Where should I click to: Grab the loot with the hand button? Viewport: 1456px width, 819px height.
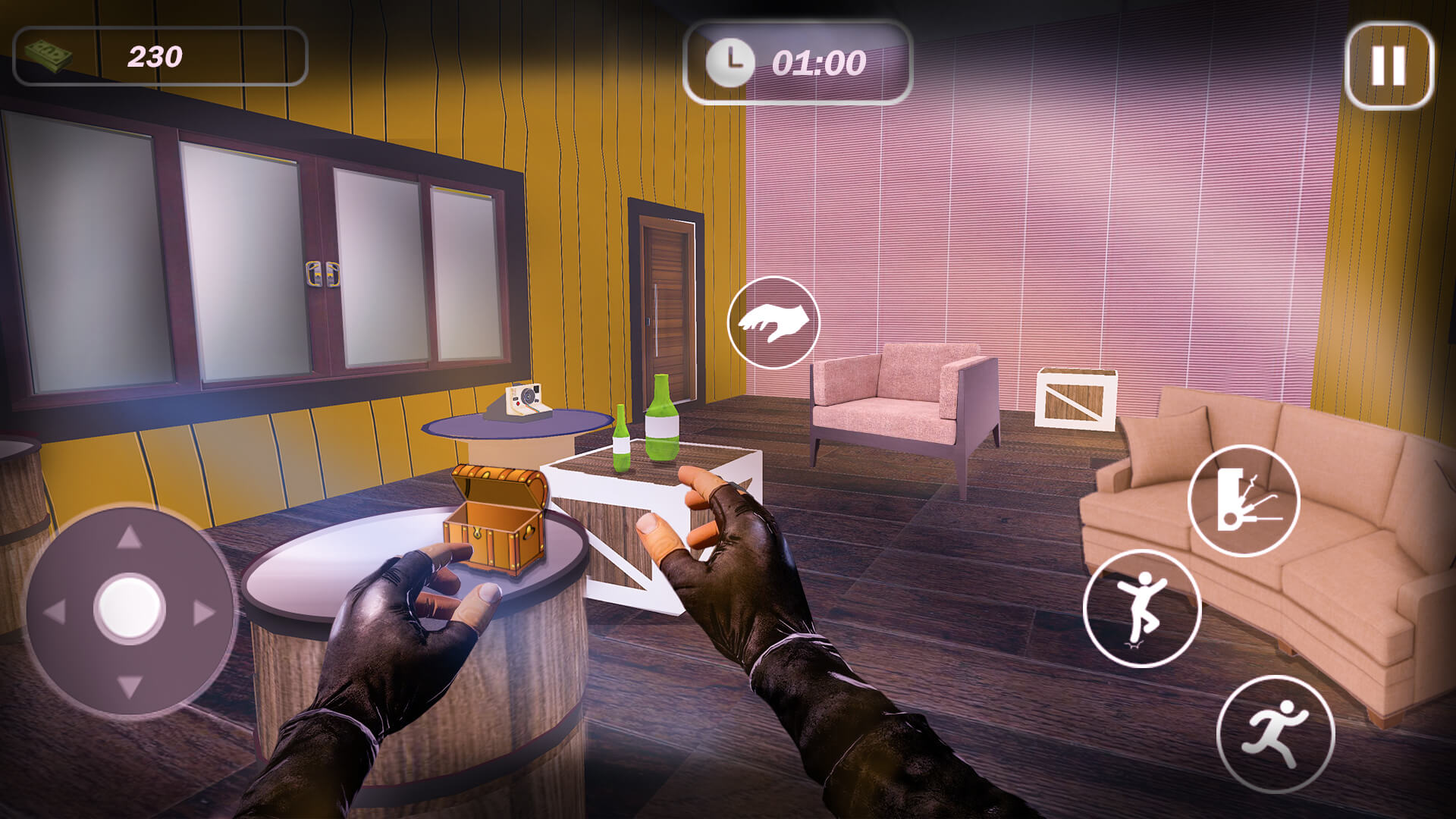775,322
